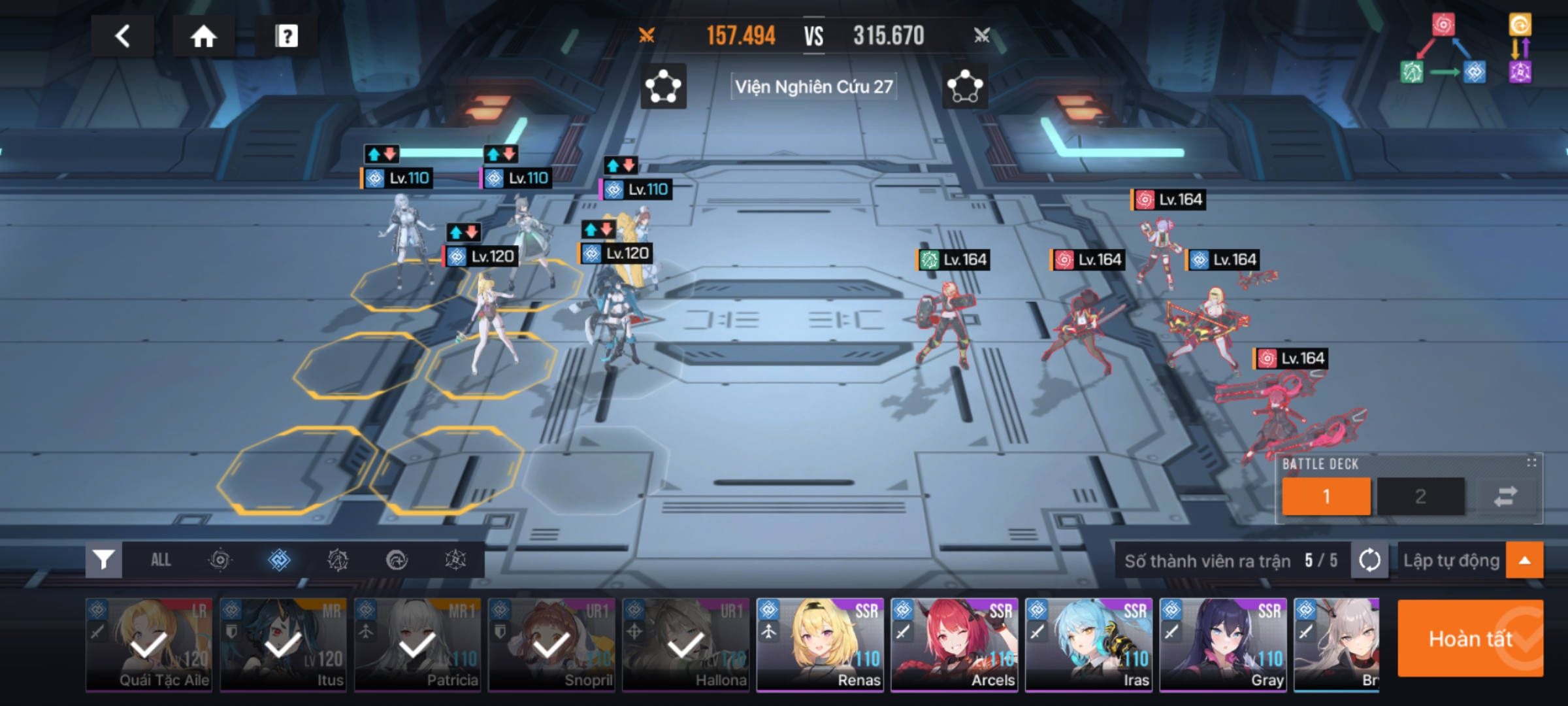The height and width of the screenshot is (706, 1568).
Task: Select battle deck 1
Action: 1326,496
